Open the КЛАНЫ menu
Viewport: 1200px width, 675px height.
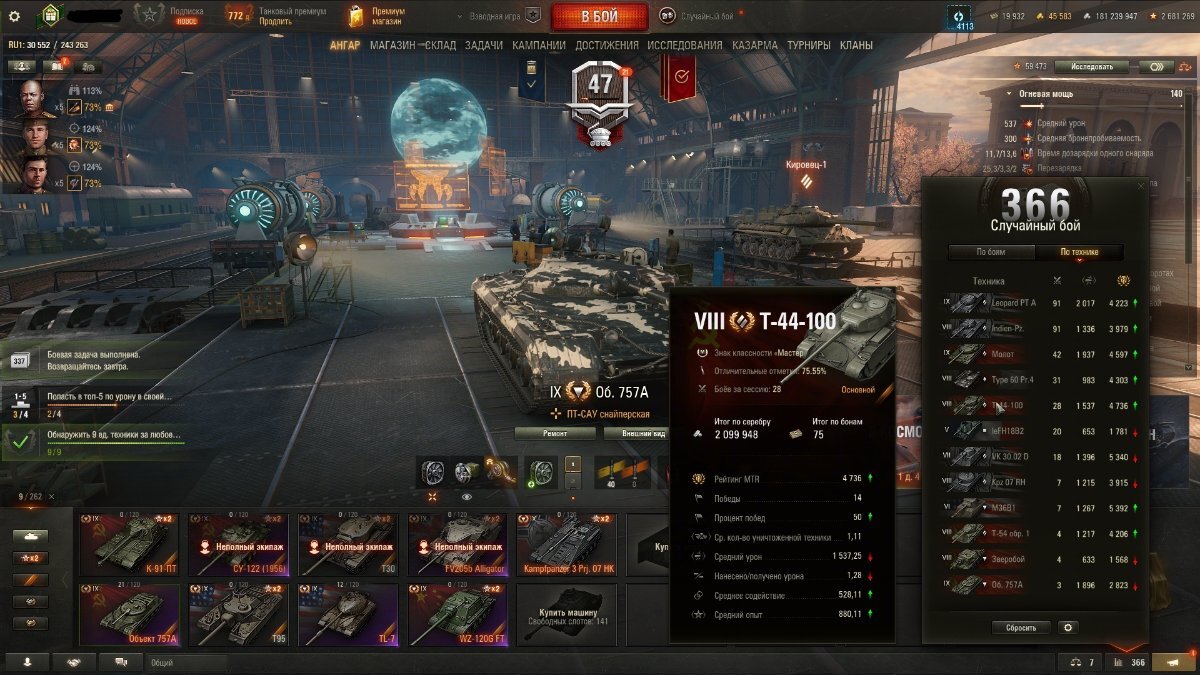pyautogui.click(x=856, y=45)
